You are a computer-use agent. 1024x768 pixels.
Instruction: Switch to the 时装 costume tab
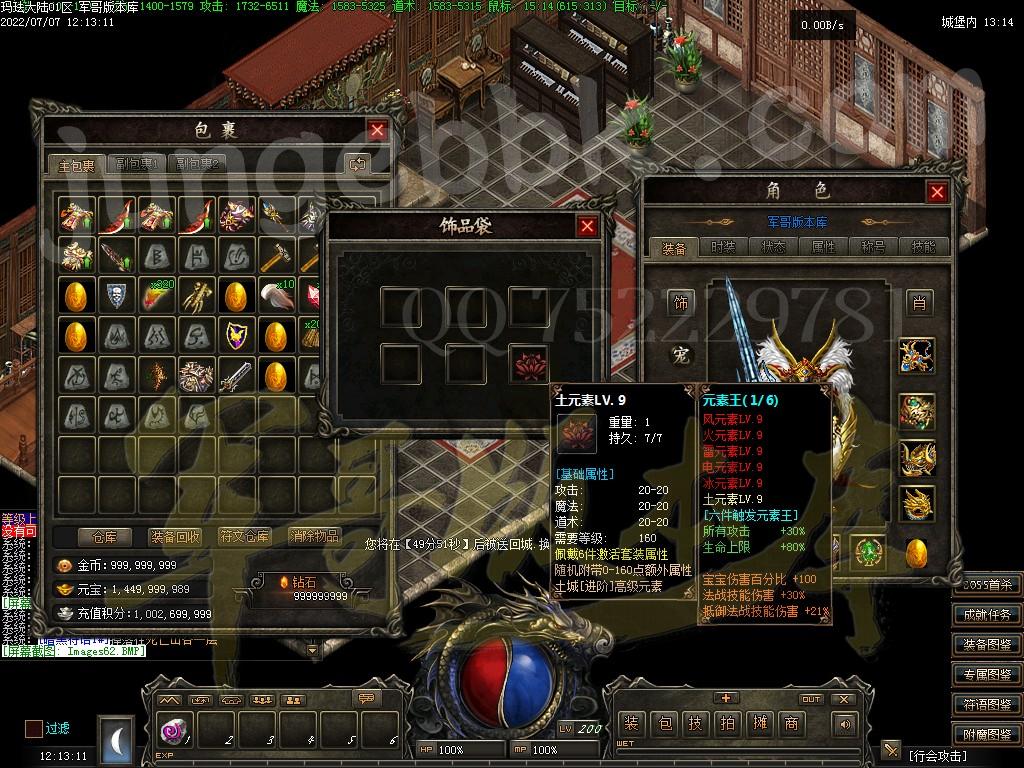722,247
